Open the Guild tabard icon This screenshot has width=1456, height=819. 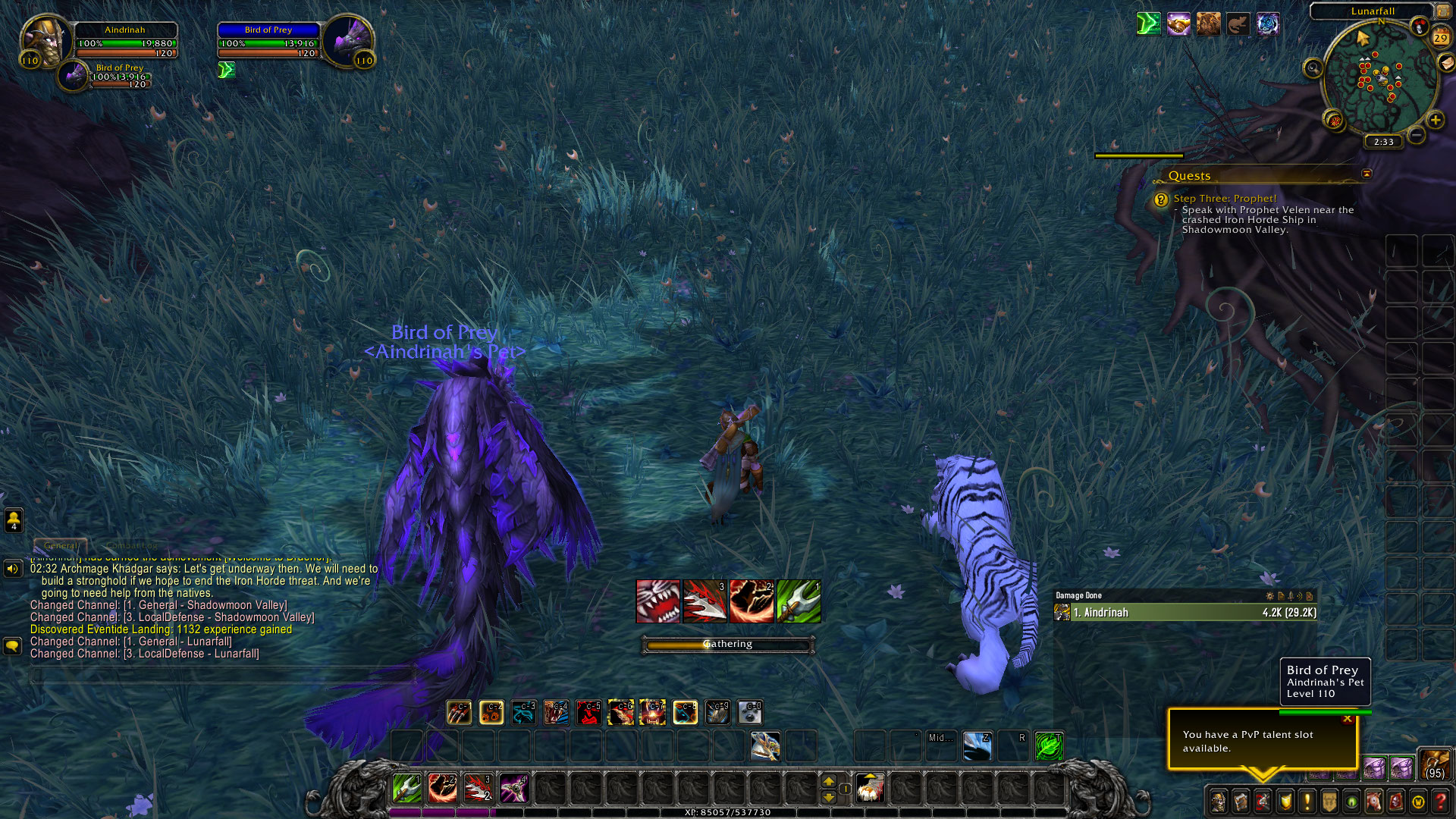point(1329,801)
